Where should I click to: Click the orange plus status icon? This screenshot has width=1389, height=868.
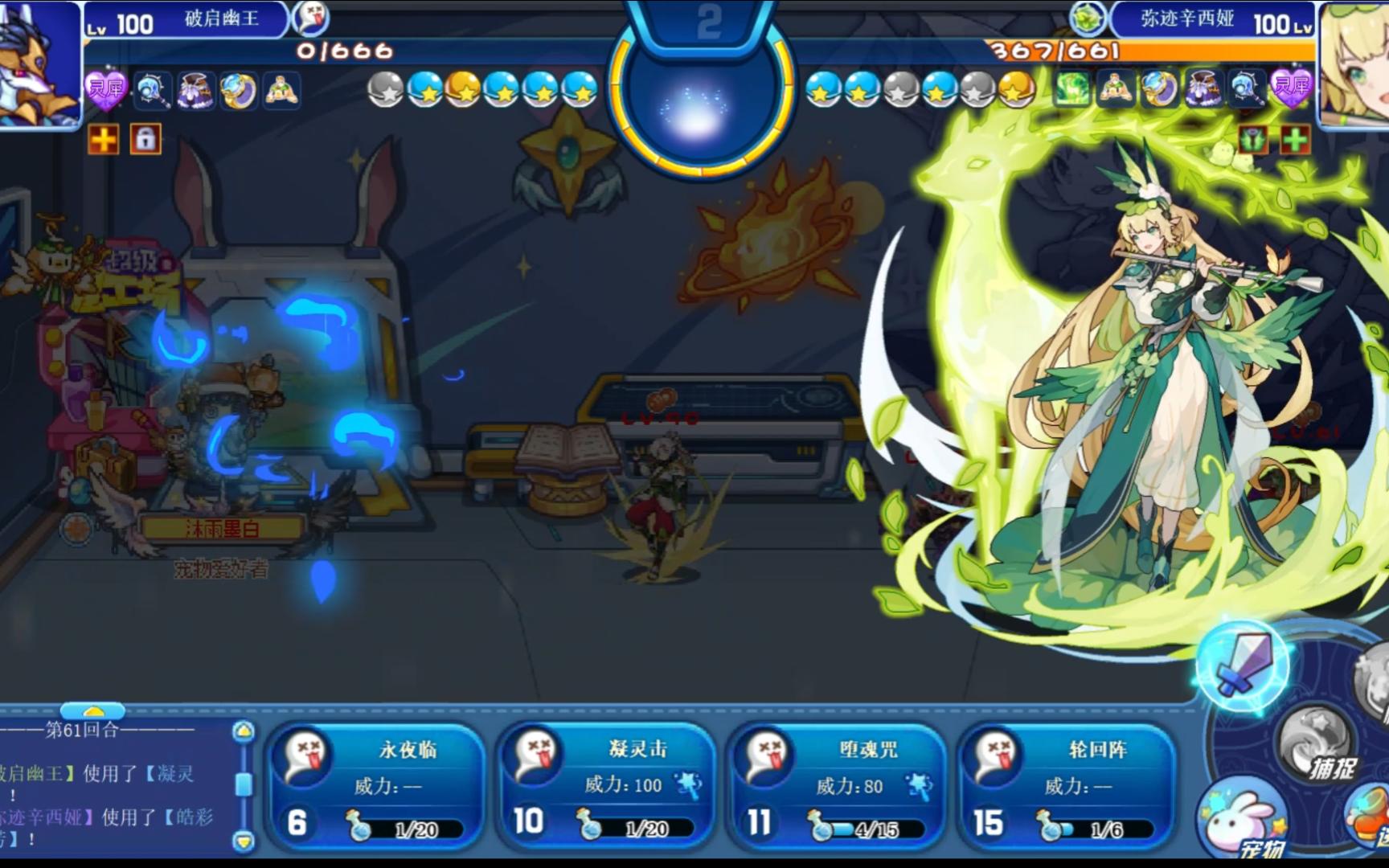pyautogui.click(x=104, y=139)
